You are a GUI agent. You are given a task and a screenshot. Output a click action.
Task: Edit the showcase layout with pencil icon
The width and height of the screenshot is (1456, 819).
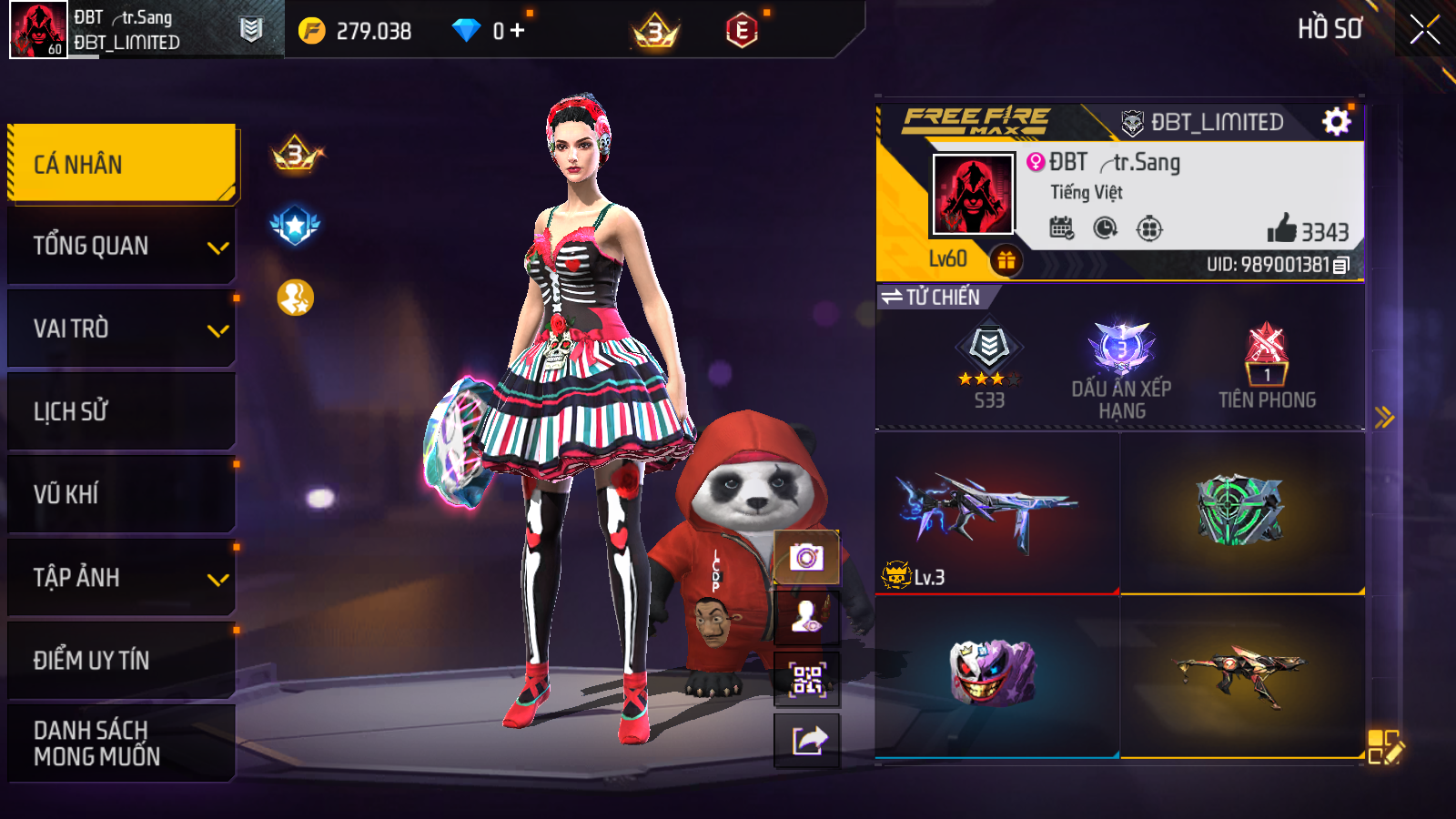click(1385, 746)
